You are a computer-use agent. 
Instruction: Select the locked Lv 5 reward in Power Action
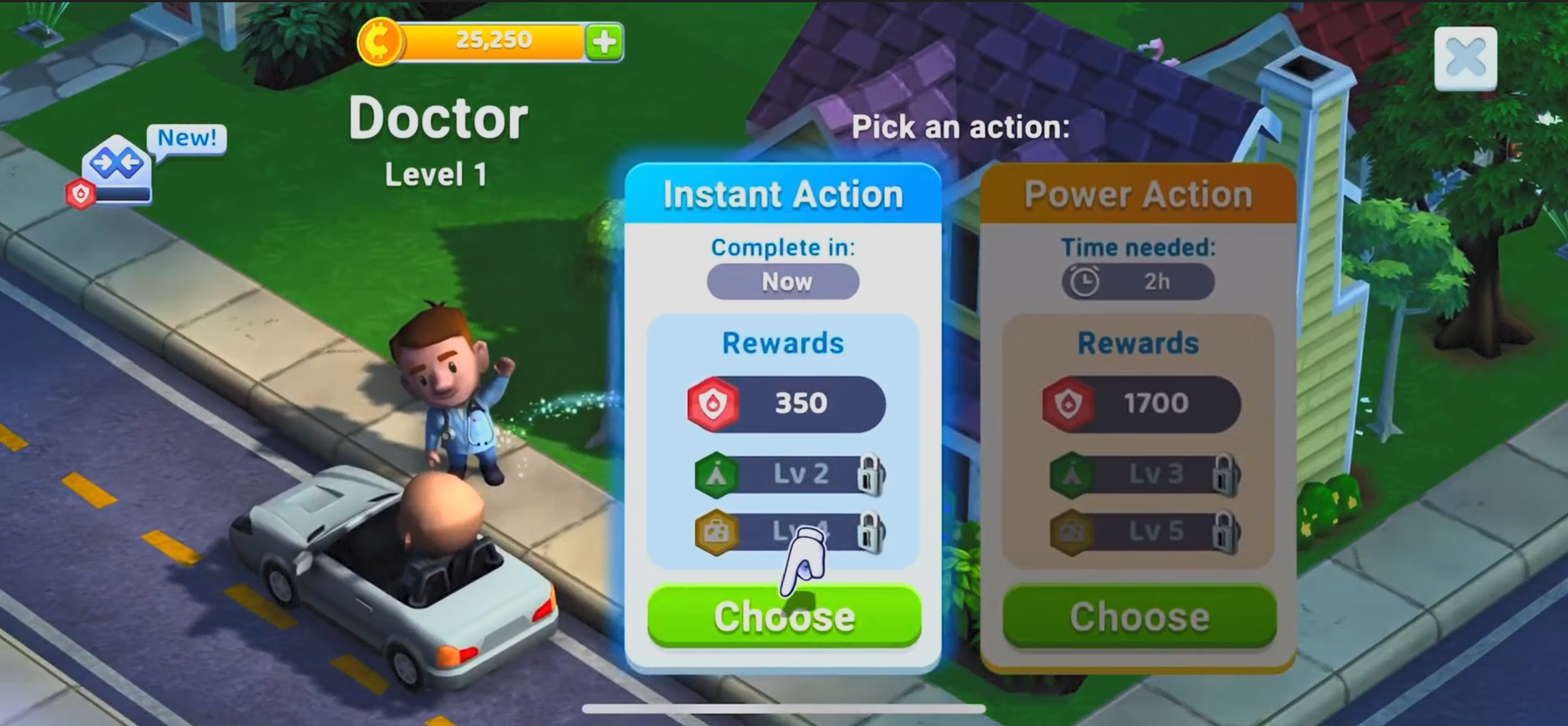tap(1145, 532)
